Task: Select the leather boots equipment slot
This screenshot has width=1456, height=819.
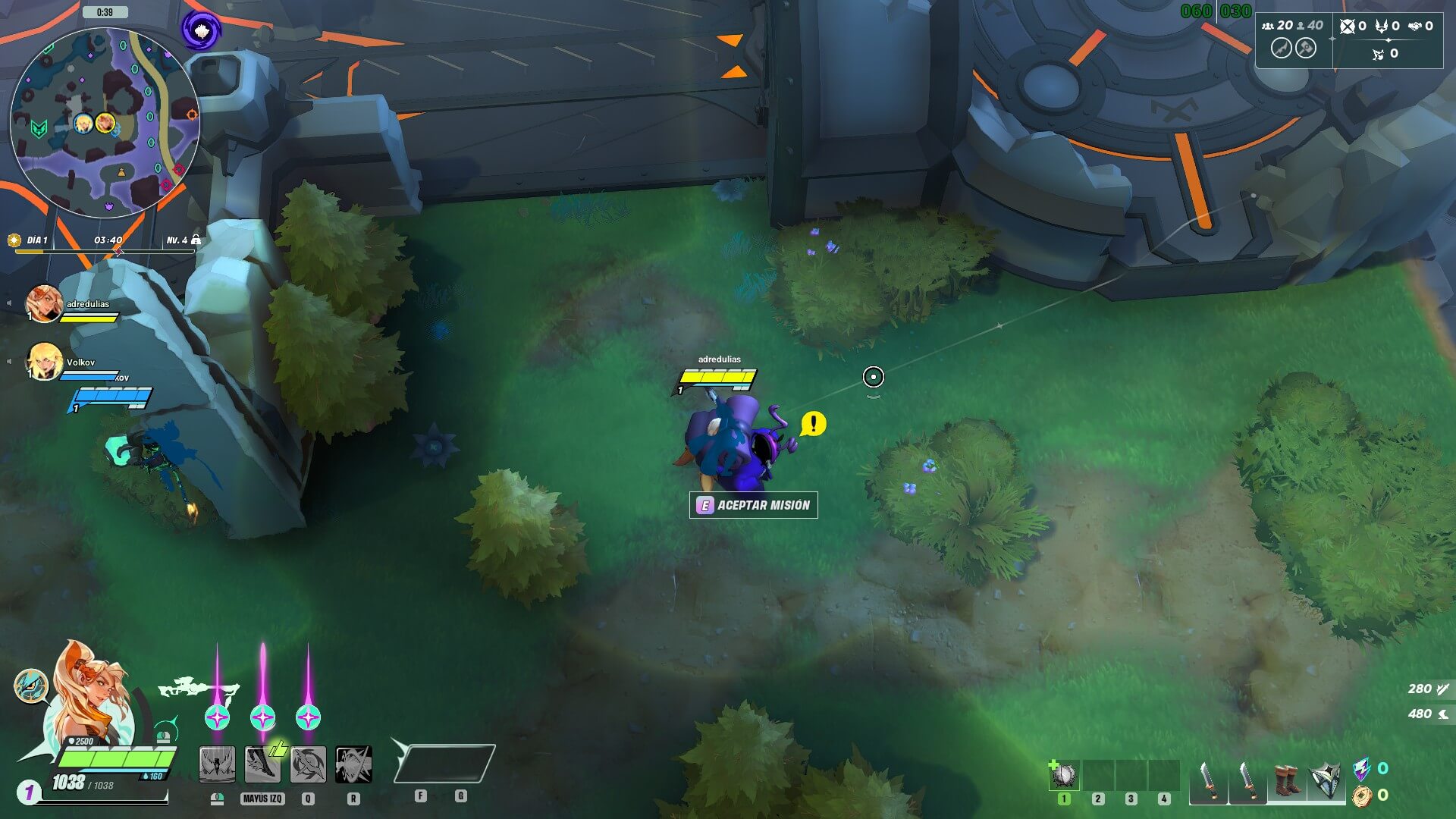Action: tap(1286, 781)
